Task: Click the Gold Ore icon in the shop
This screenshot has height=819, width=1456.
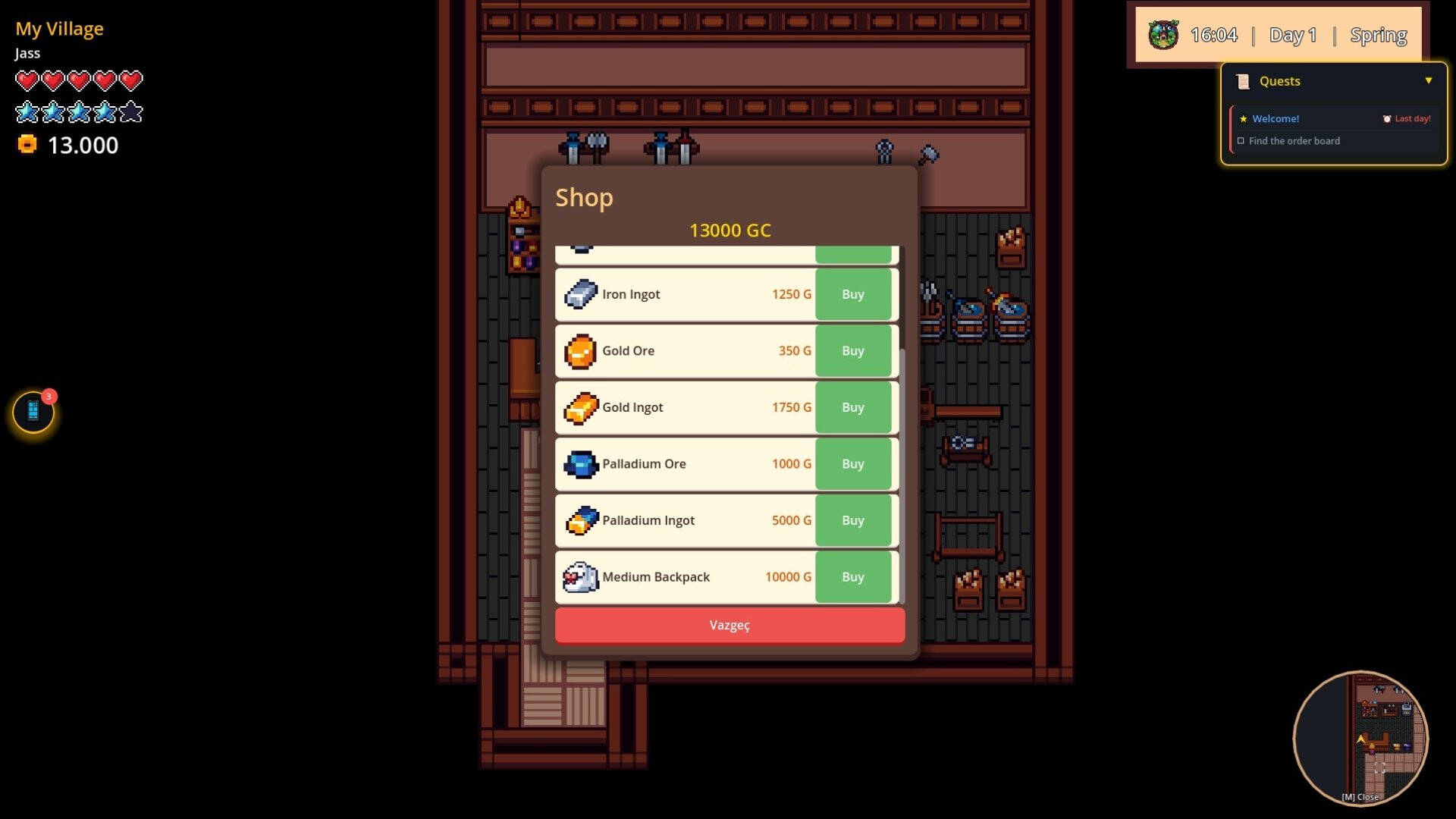Action: 581,350
